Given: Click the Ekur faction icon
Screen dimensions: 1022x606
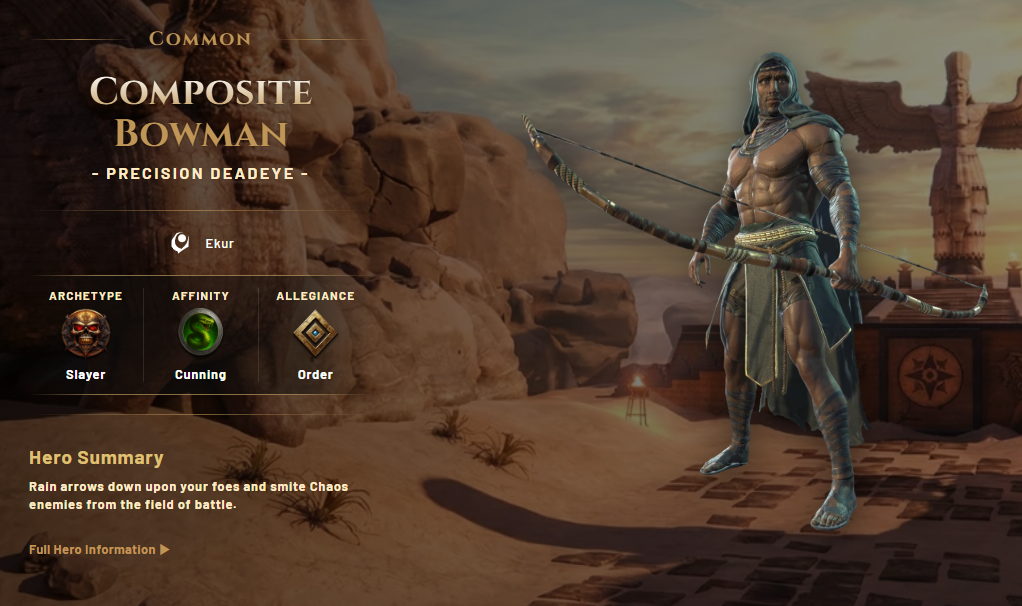Looking at the screenshot, I should click(x=180, y=242).
